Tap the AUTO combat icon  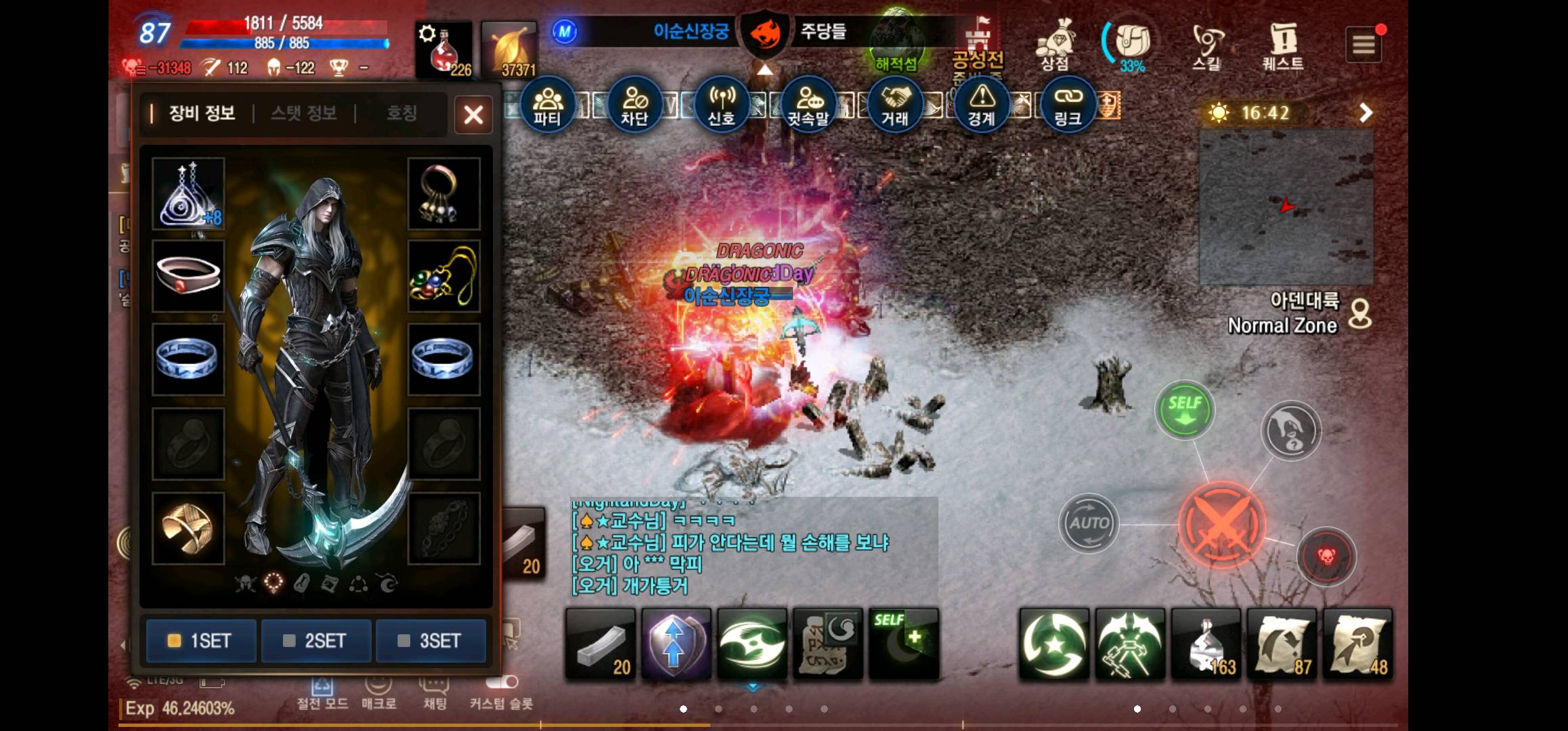click(x=1089, y=523)
